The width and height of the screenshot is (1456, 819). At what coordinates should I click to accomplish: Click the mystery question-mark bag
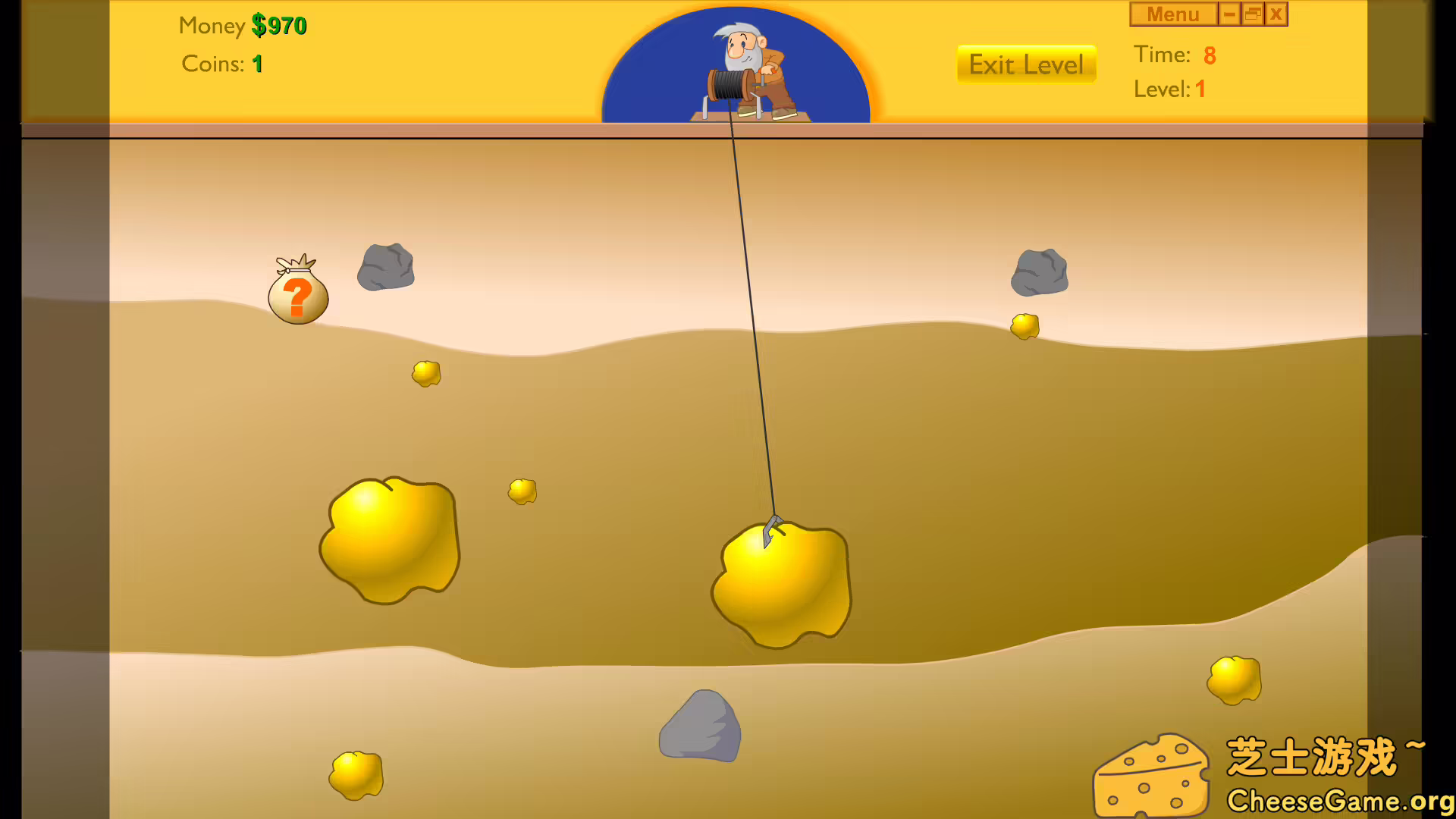pyautogui.click(x=297, y=292)
